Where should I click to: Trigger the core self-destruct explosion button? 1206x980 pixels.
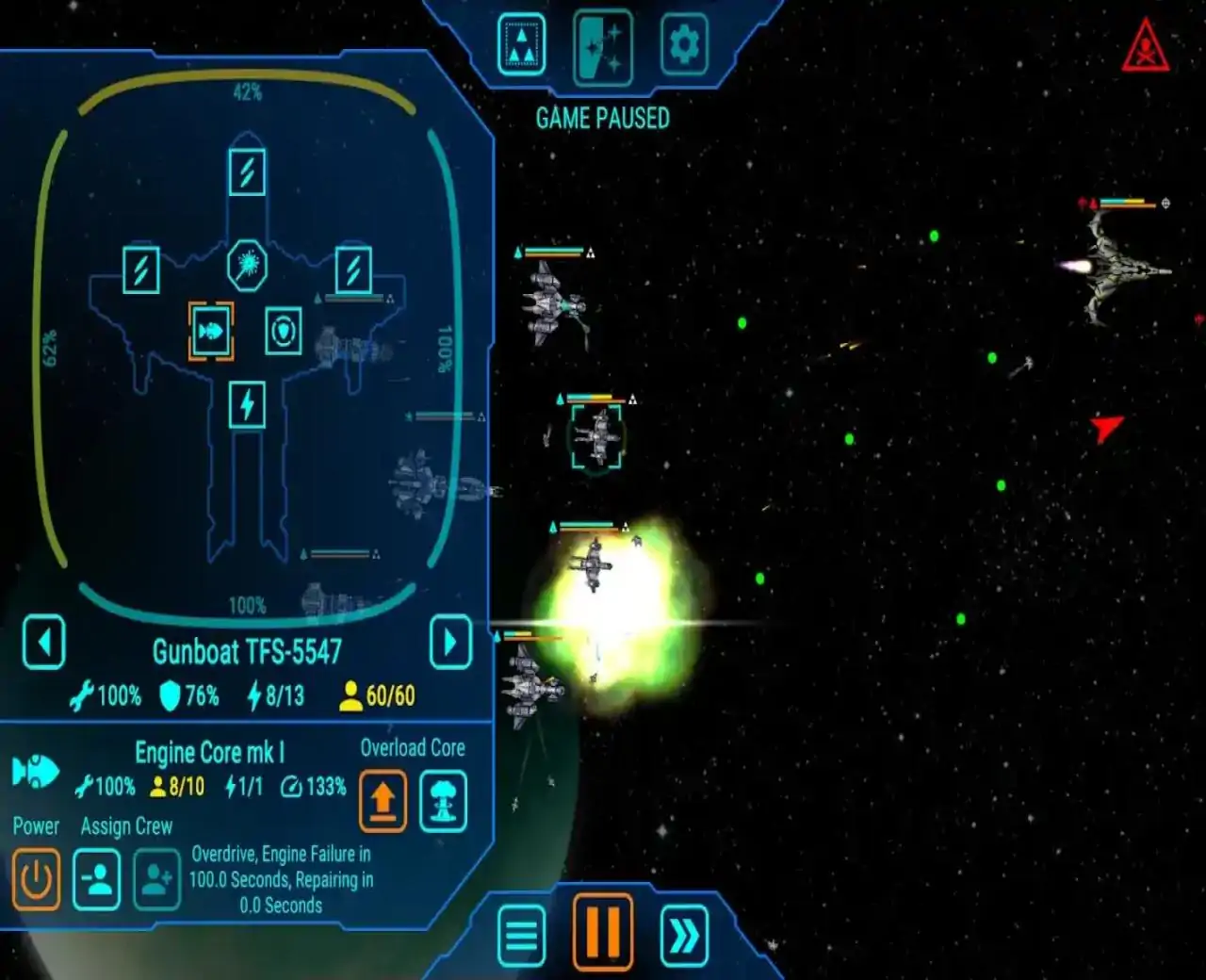point(443,801)
